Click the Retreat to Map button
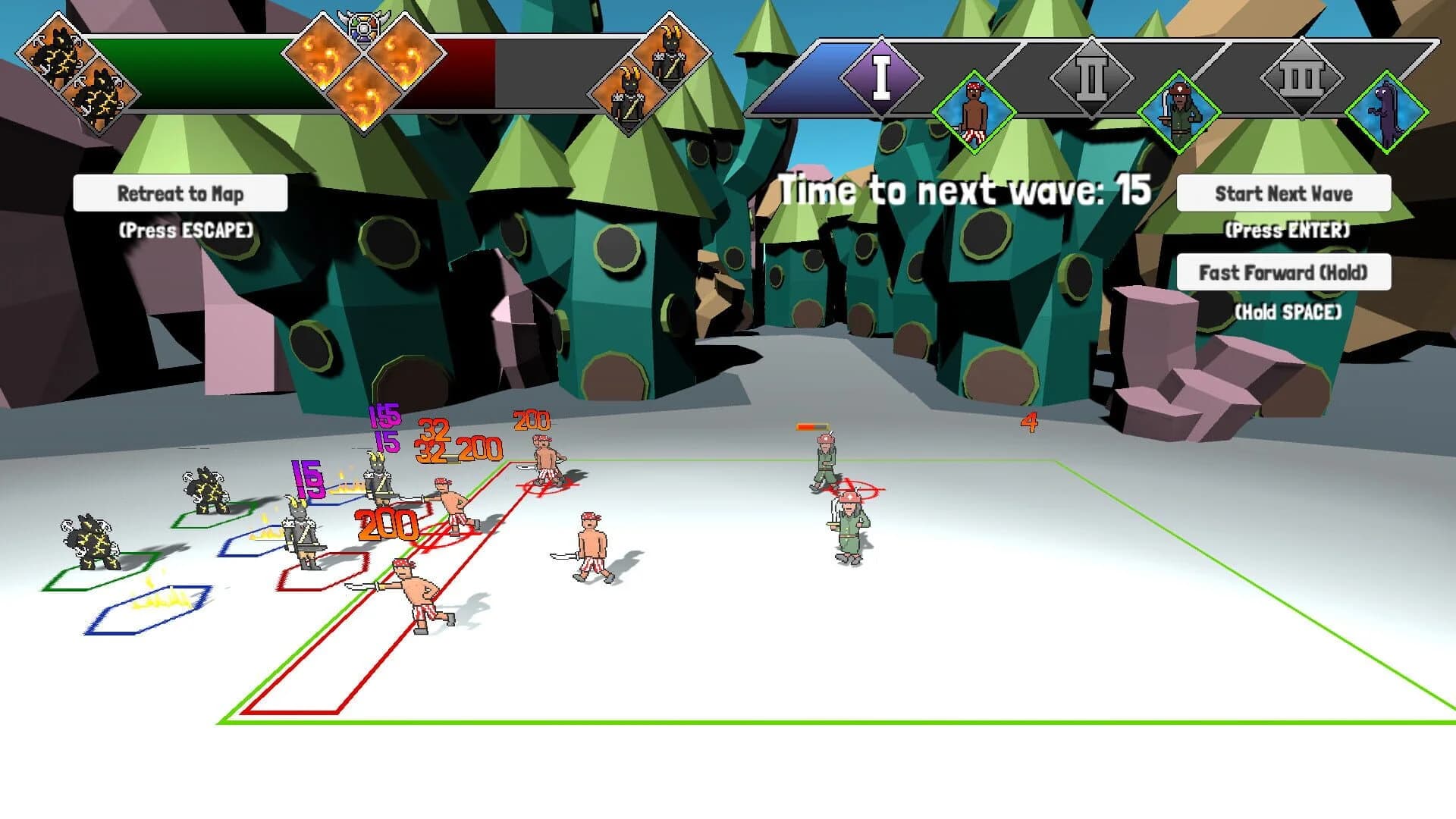This screenshot has width=1456, height=819. [x=180, y=194]
